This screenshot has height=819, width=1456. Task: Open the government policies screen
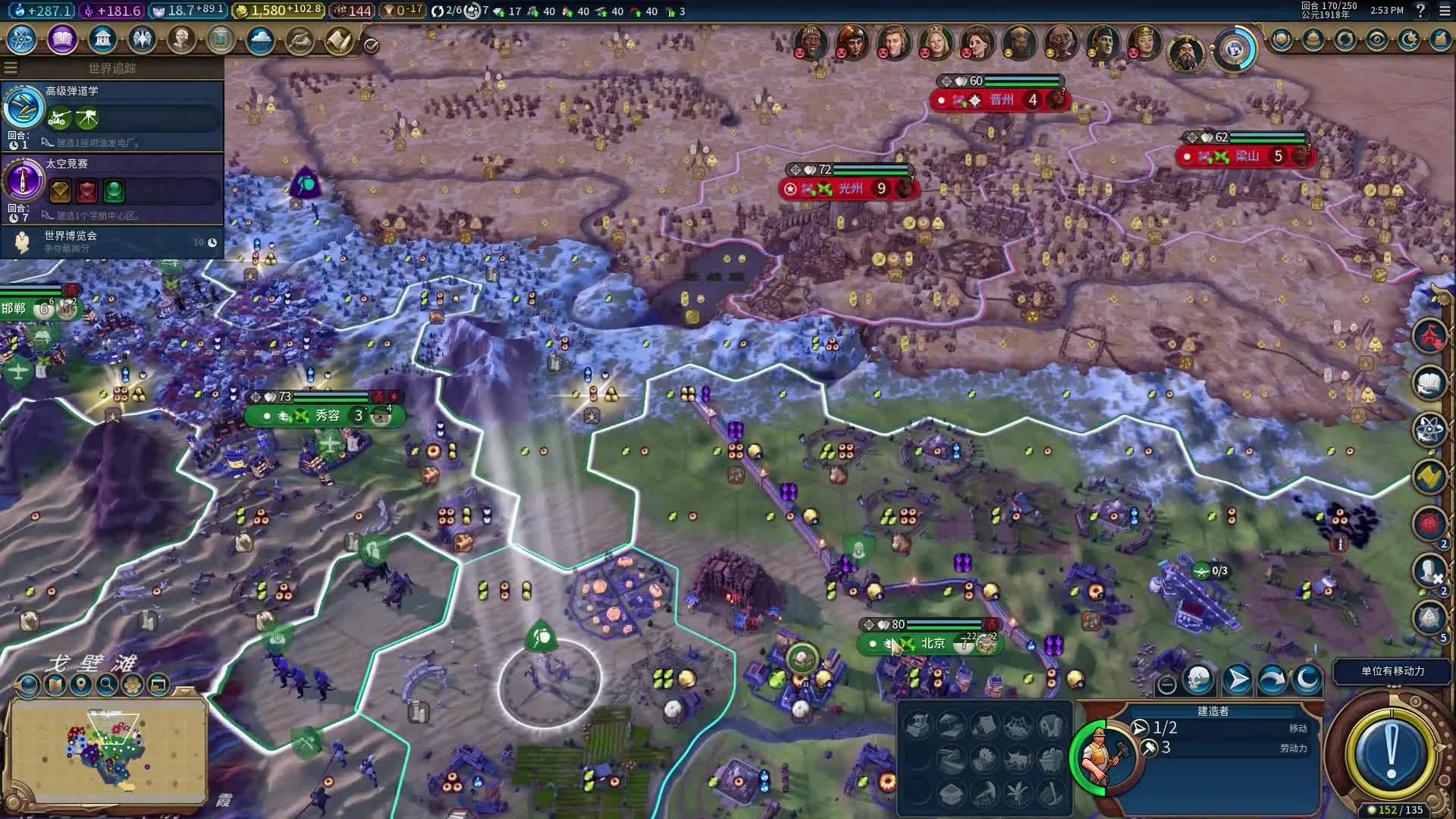103,39
